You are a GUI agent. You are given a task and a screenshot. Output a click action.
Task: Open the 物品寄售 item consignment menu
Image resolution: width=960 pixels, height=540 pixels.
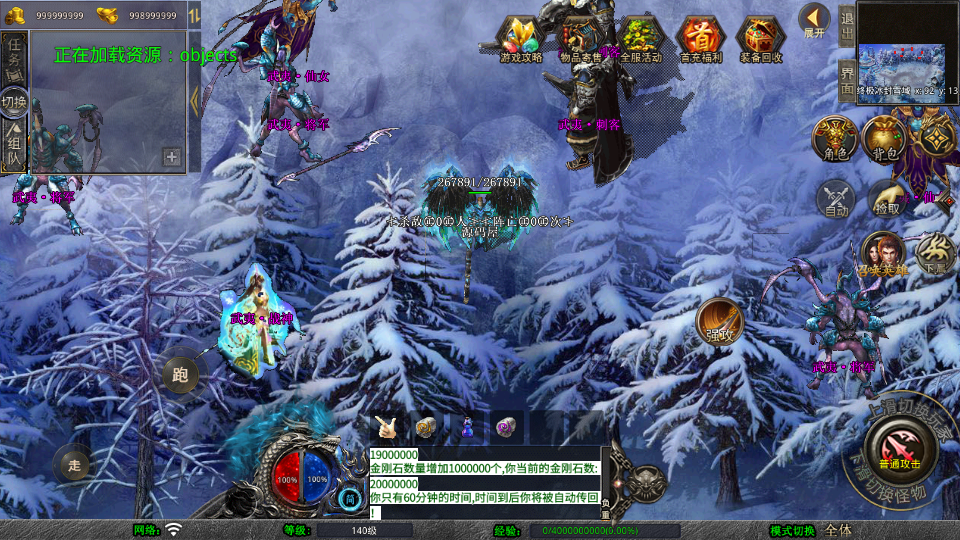581,38
